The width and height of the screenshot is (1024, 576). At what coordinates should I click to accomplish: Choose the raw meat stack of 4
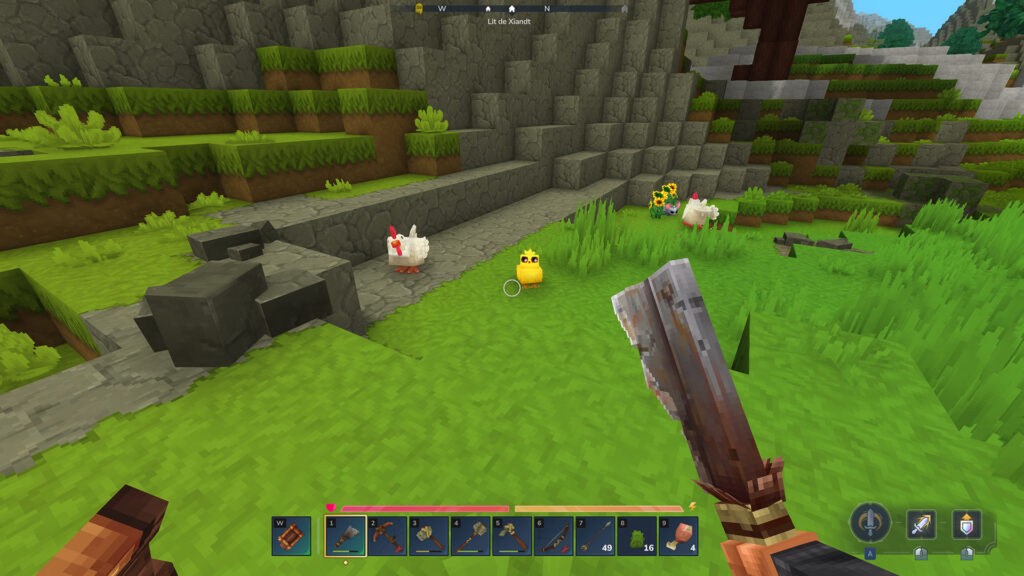click(679, 536)
